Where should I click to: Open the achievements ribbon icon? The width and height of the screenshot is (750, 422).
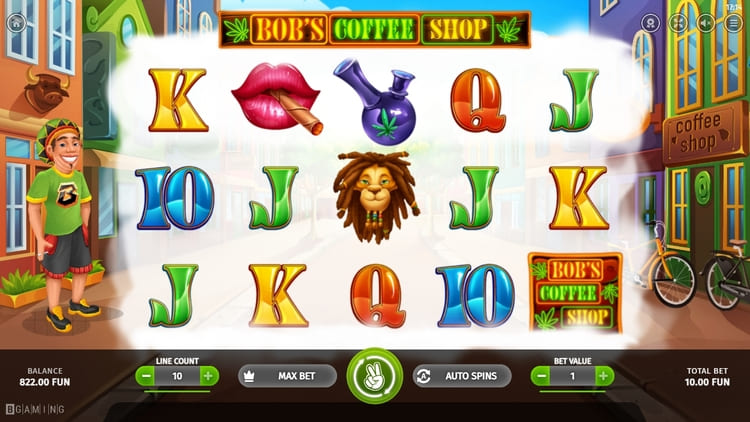(x=651, y=21)
